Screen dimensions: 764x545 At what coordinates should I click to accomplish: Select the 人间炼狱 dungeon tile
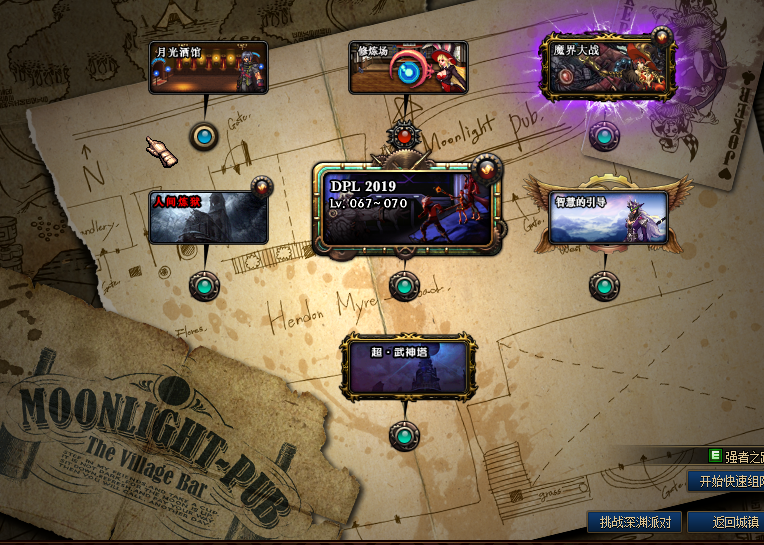[x=208, y=217]
